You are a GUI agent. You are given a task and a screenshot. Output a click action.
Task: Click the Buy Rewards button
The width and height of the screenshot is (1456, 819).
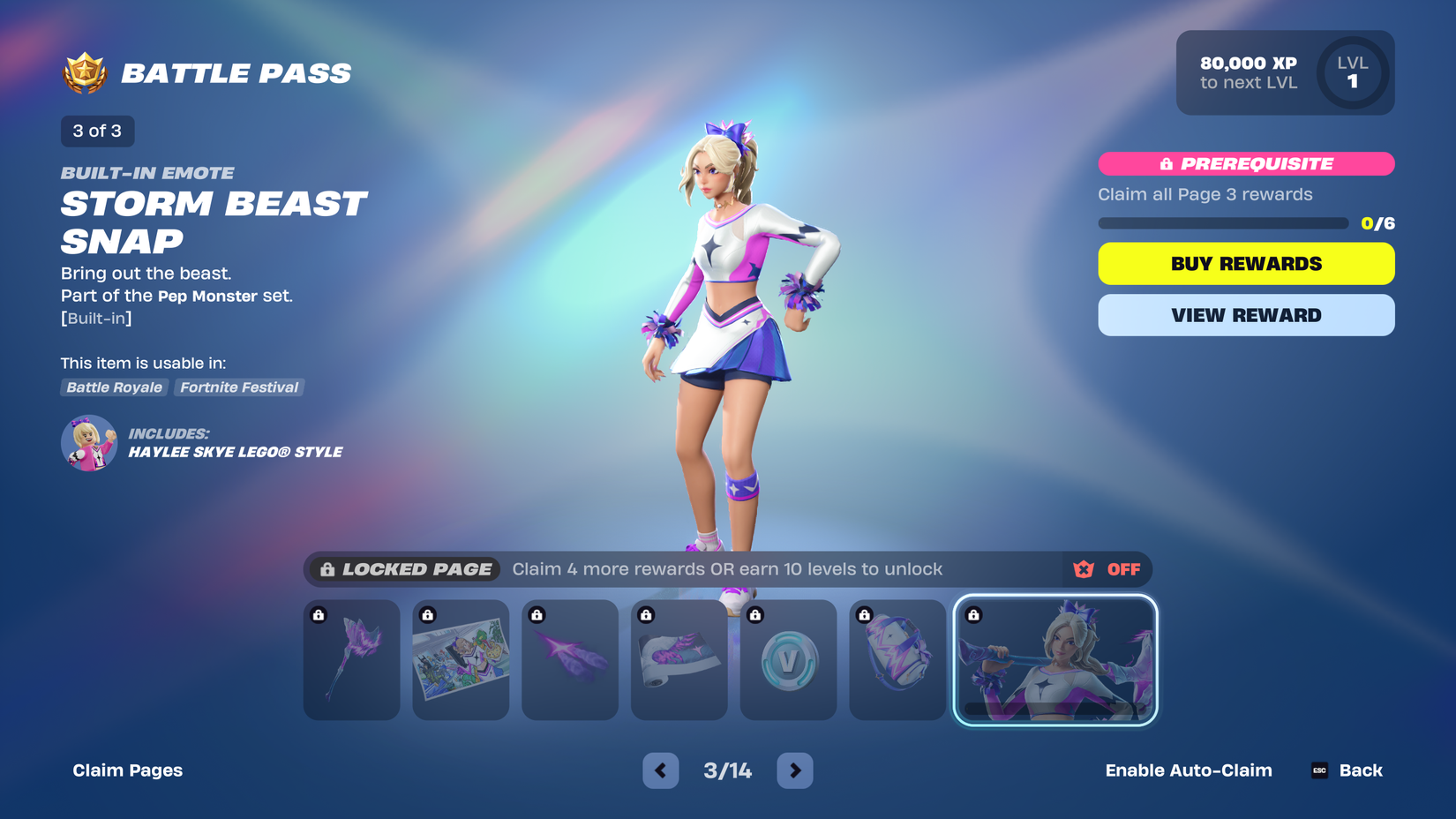point(1245,263)
